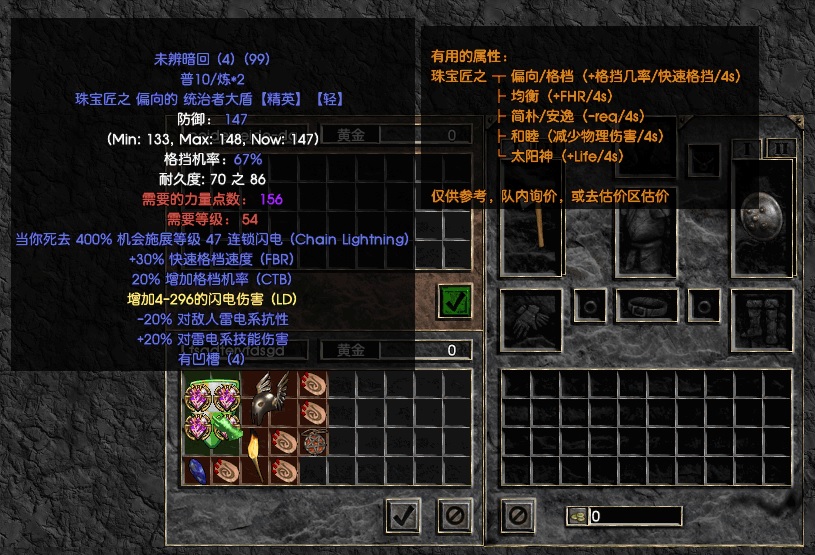
Task: Close the inventory panel
Action: (x=517, y=515)
